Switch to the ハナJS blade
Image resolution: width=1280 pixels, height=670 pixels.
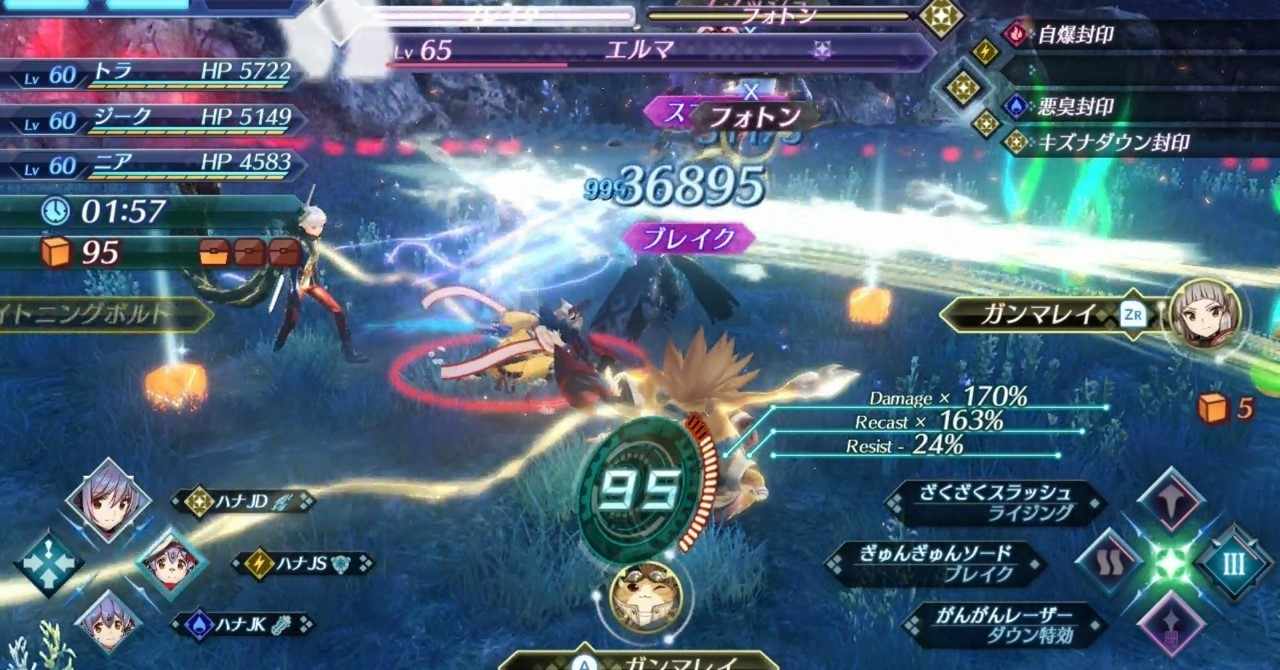tap(302, 564)
